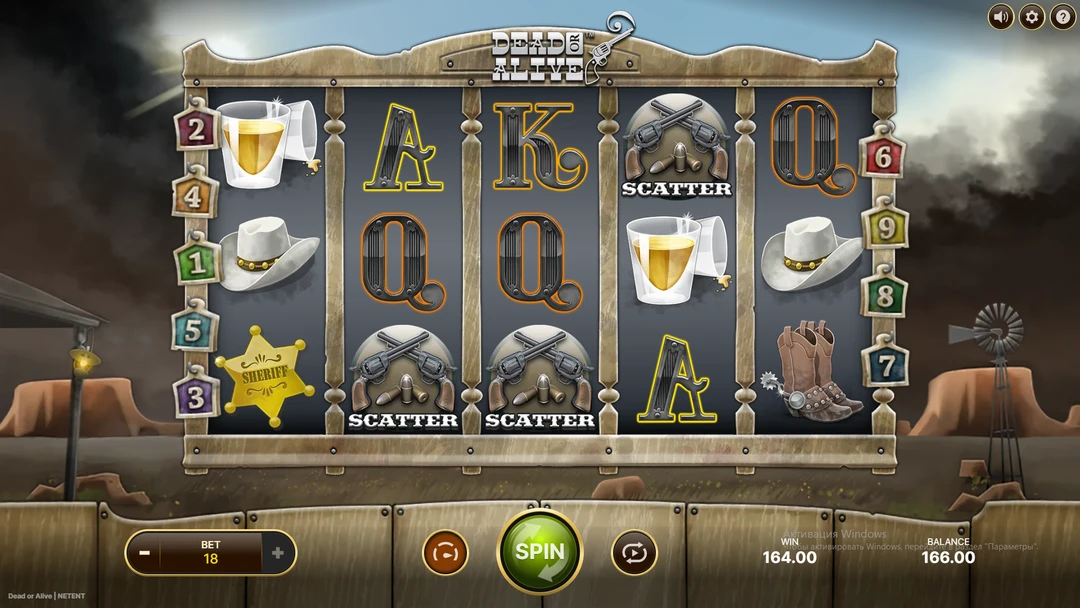Viewport: 1080px width, 608px height.
Task: Select the payline 6 tag
Action: 882,156
